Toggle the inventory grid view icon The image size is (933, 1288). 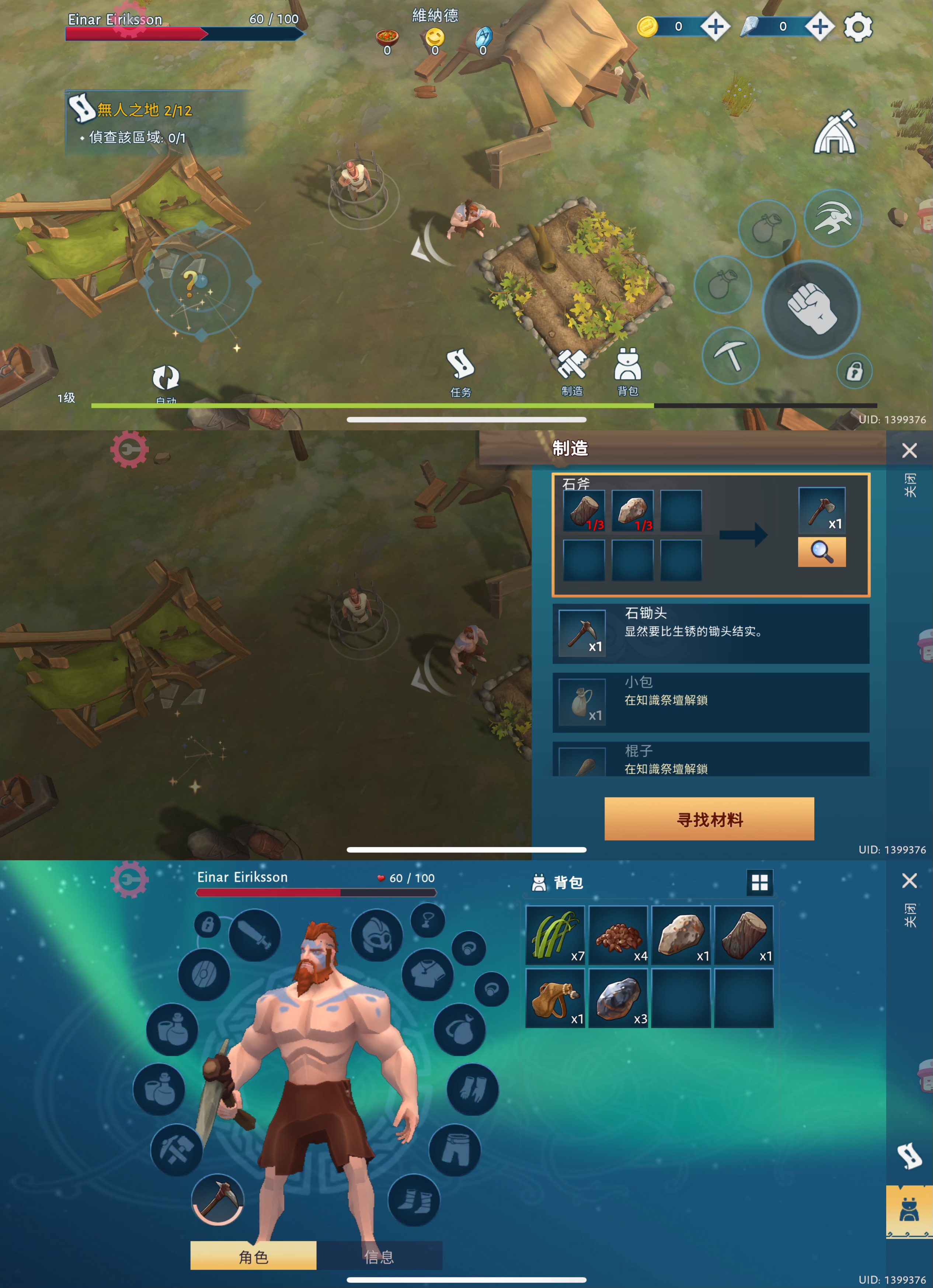tap(759, 882)
